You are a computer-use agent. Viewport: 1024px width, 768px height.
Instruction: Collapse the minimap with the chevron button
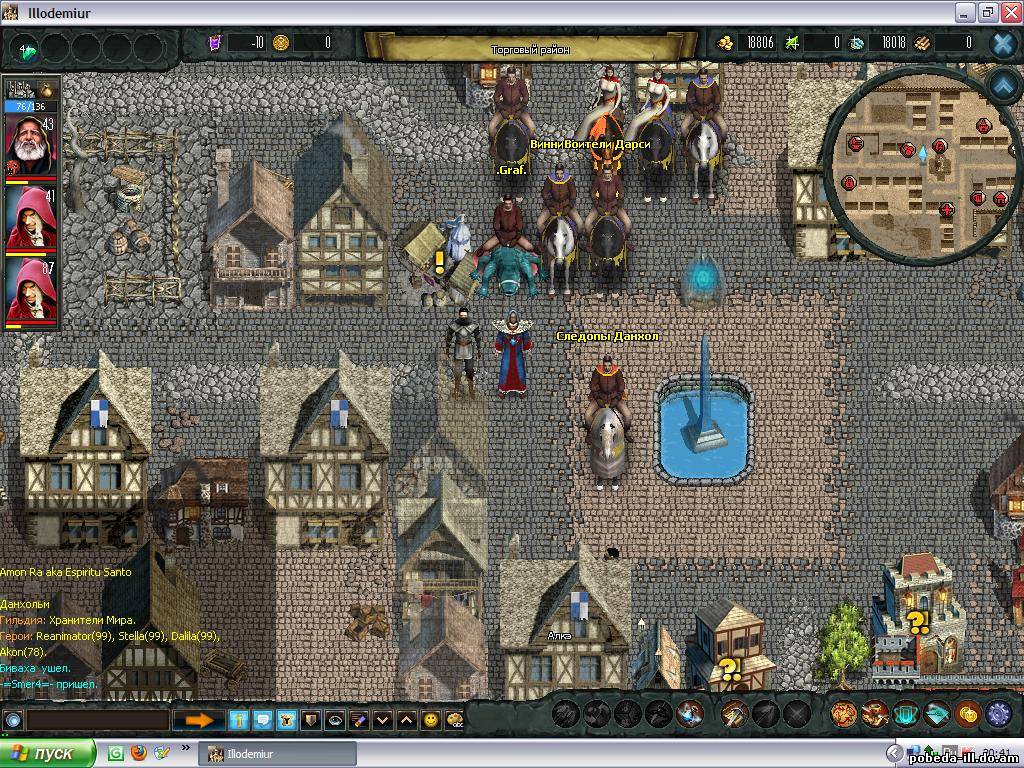1003,86
